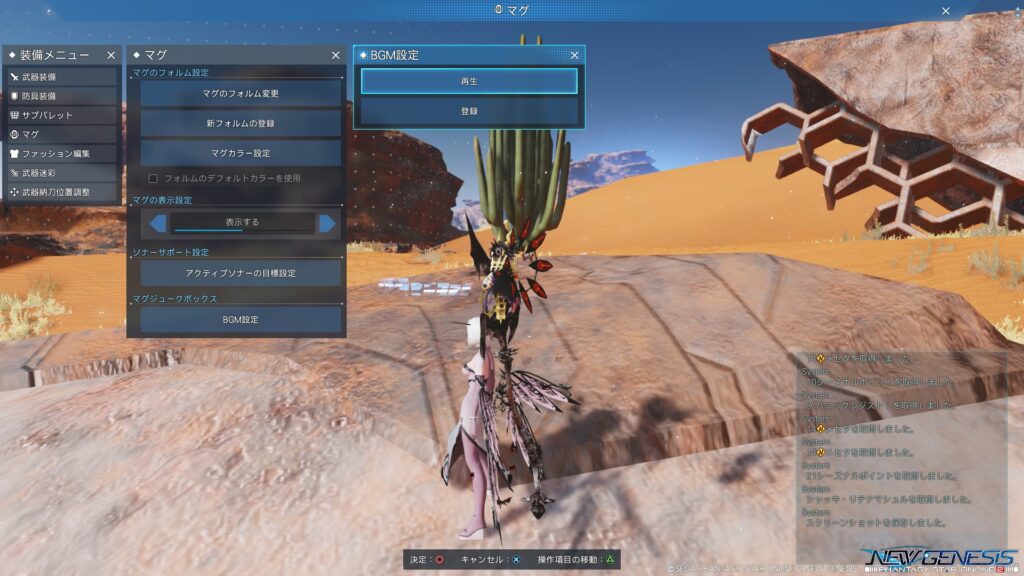
Task: Open the 武器装備 menu entry
Action: pos(61,77)
